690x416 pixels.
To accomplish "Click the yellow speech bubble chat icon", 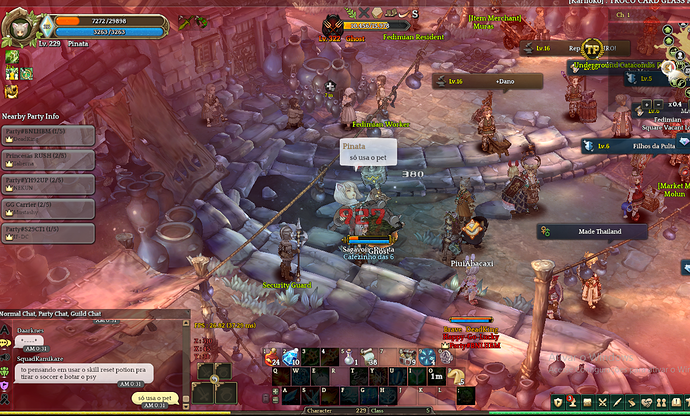I will coord(6,341).
